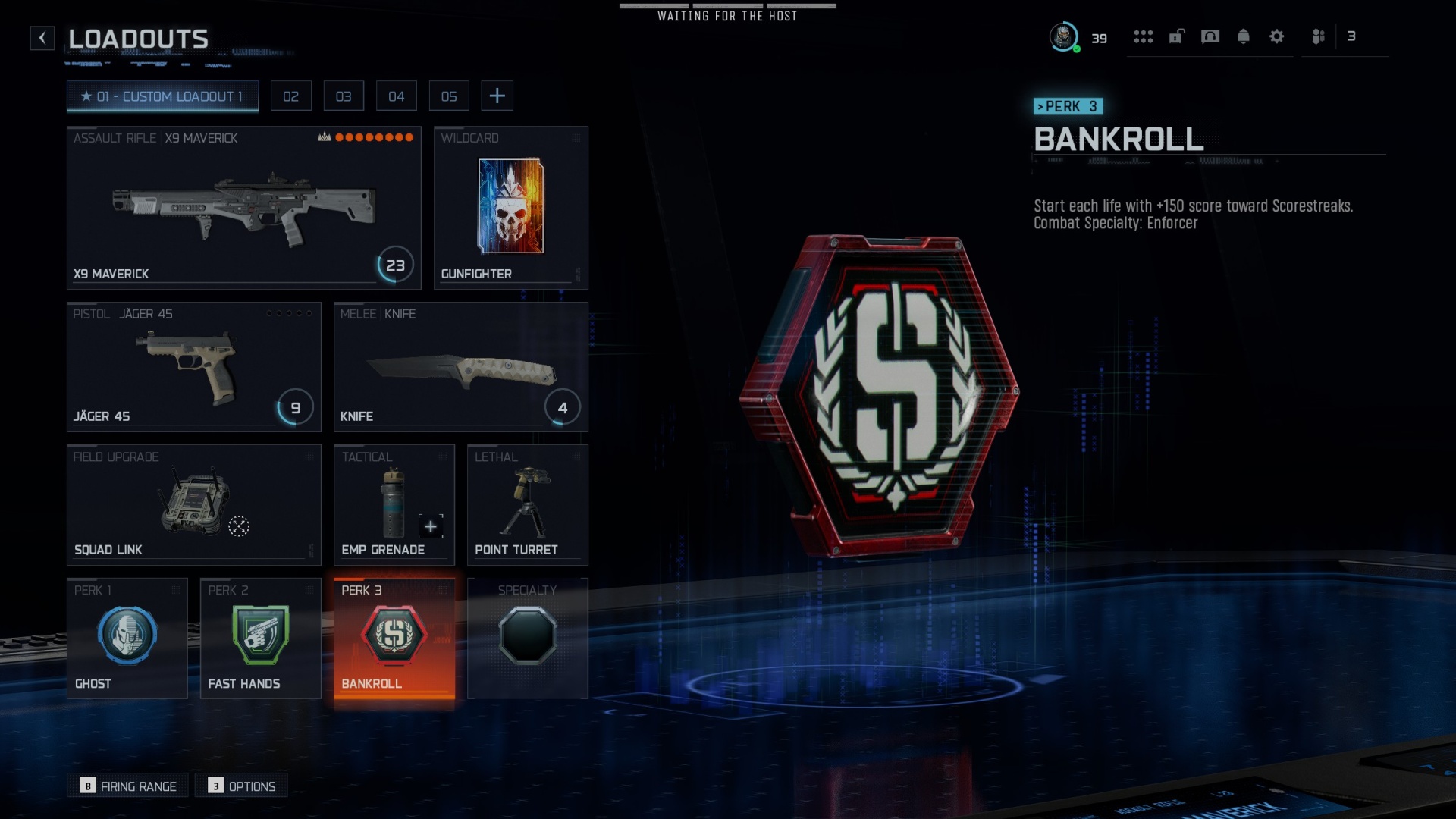Open the Settings gear icon

tap(1277, 36)
